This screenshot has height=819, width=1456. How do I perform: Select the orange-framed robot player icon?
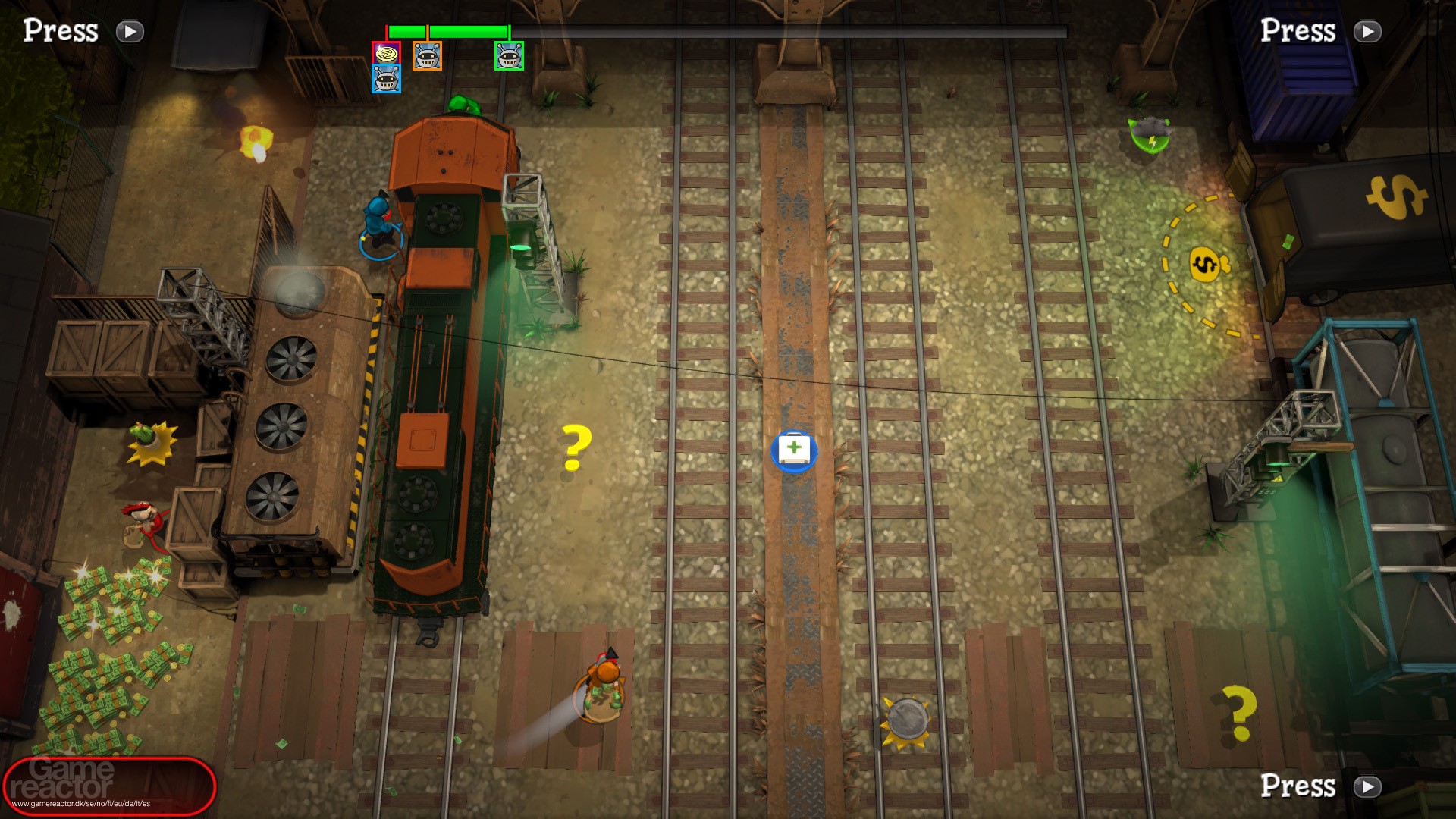(427, 55)
